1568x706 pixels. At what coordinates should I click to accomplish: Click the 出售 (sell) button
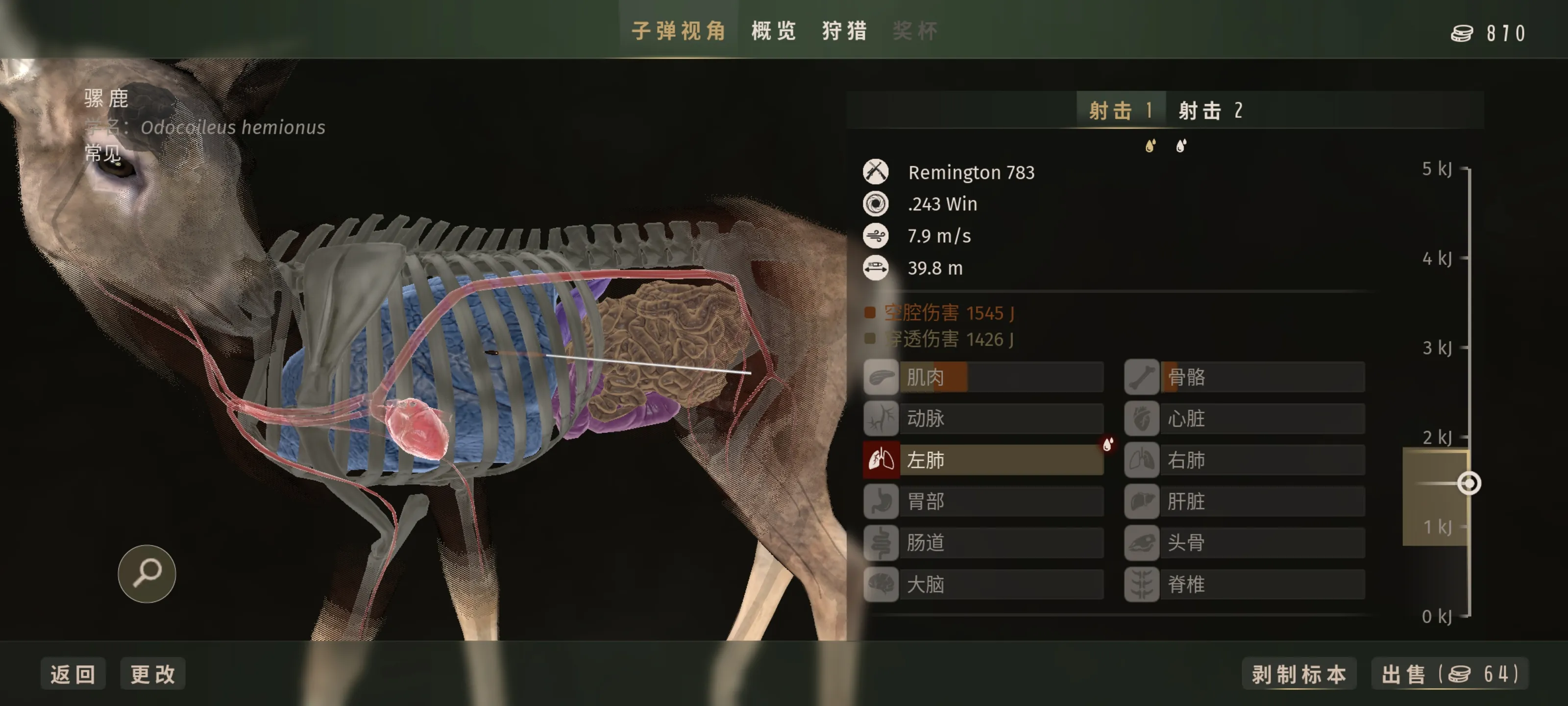1452,674
